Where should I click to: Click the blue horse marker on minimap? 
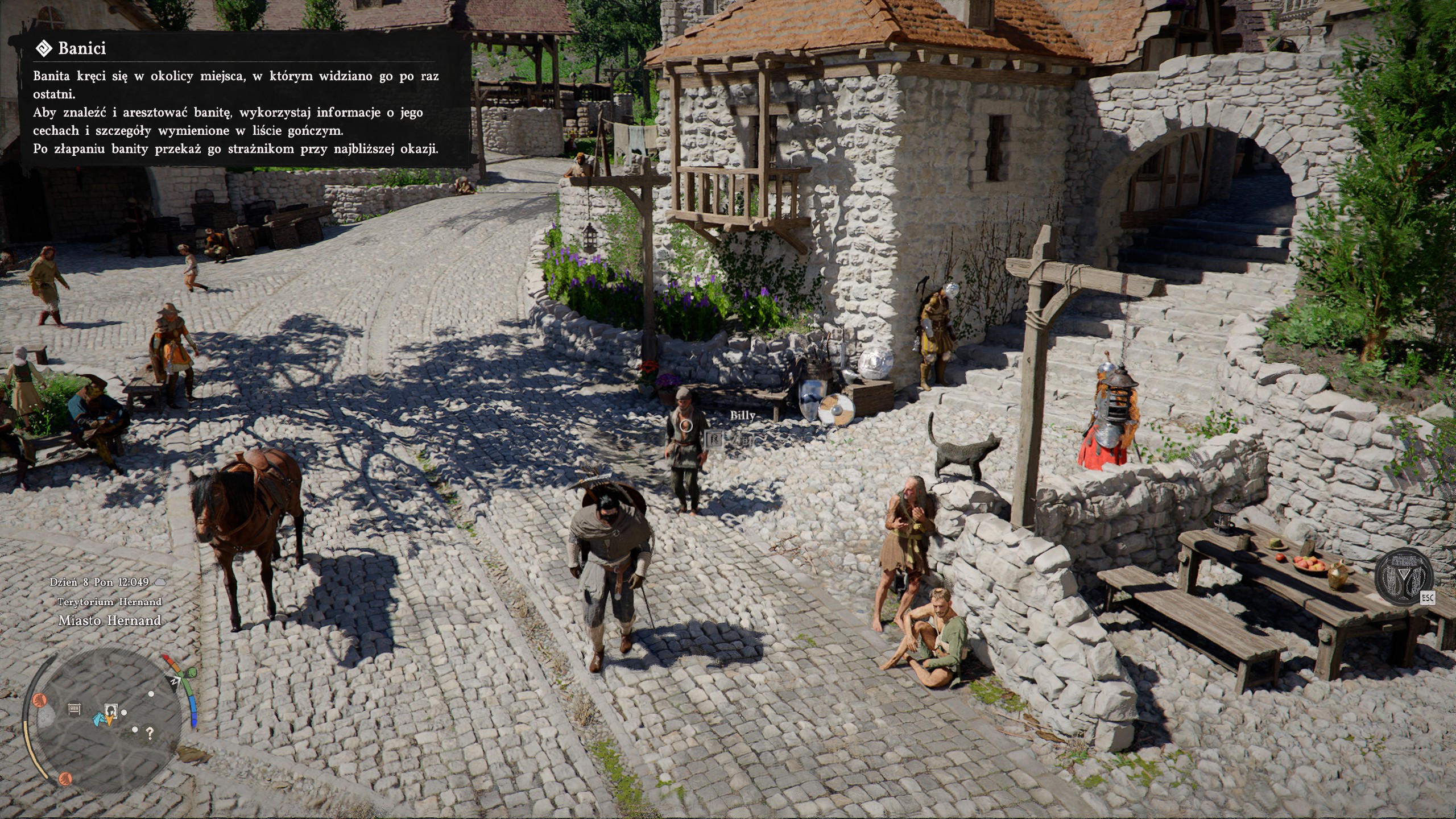pyautogui.click(x=98, y=719)
